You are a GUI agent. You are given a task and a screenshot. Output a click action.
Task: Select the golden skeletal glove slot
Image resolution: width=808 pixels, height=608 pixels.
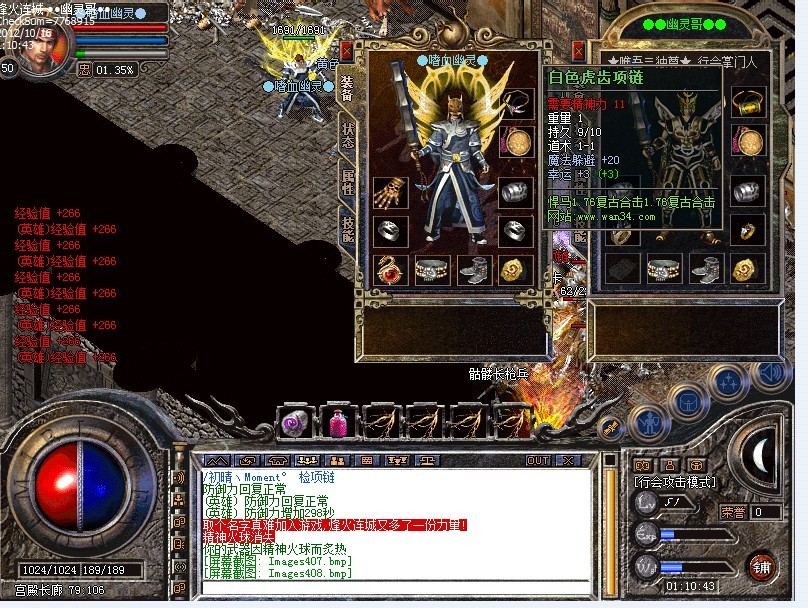click(x=390, y=193)
